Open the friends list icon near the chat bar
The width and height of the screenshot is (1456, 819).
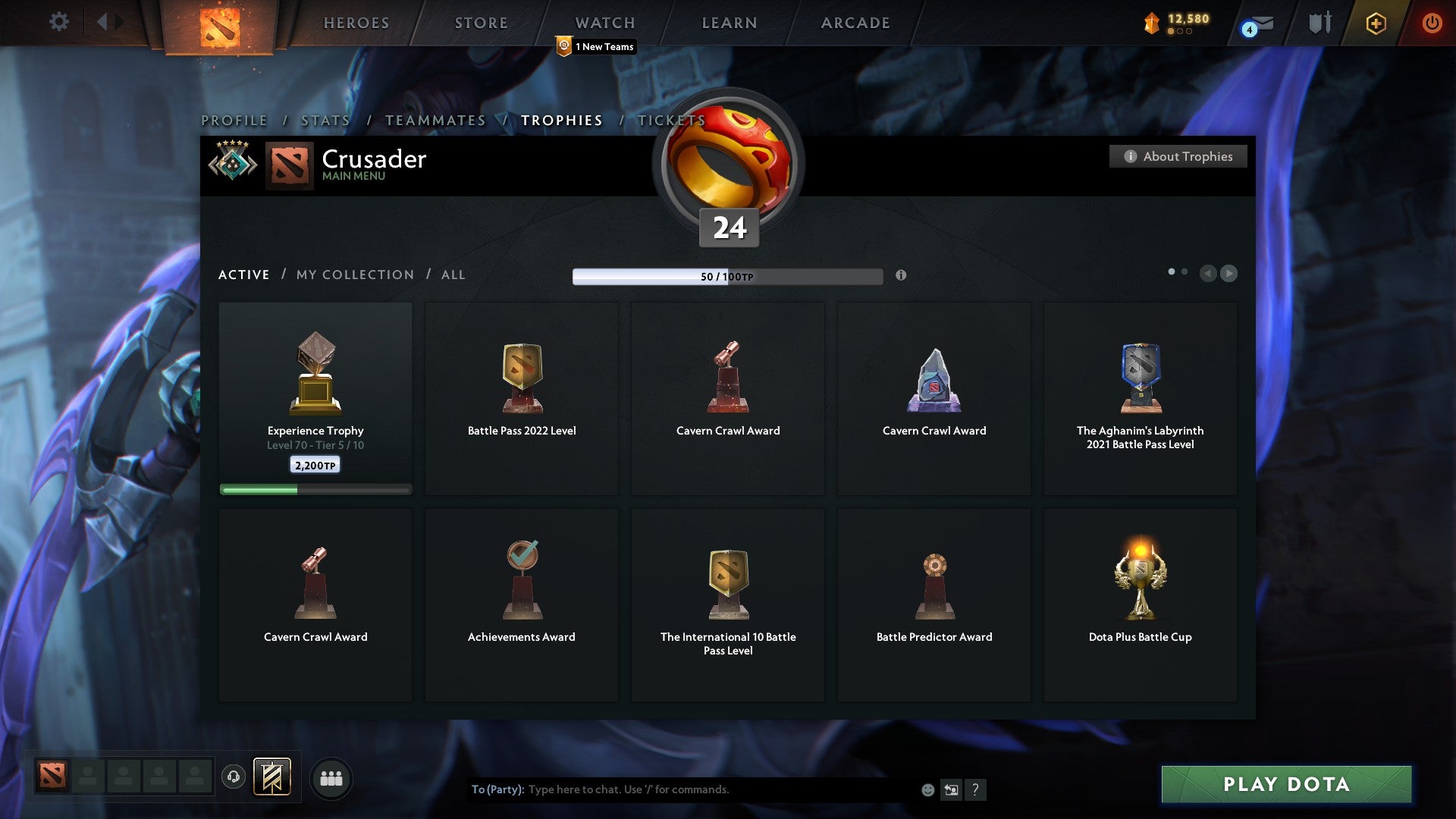[x=331, y=777]
